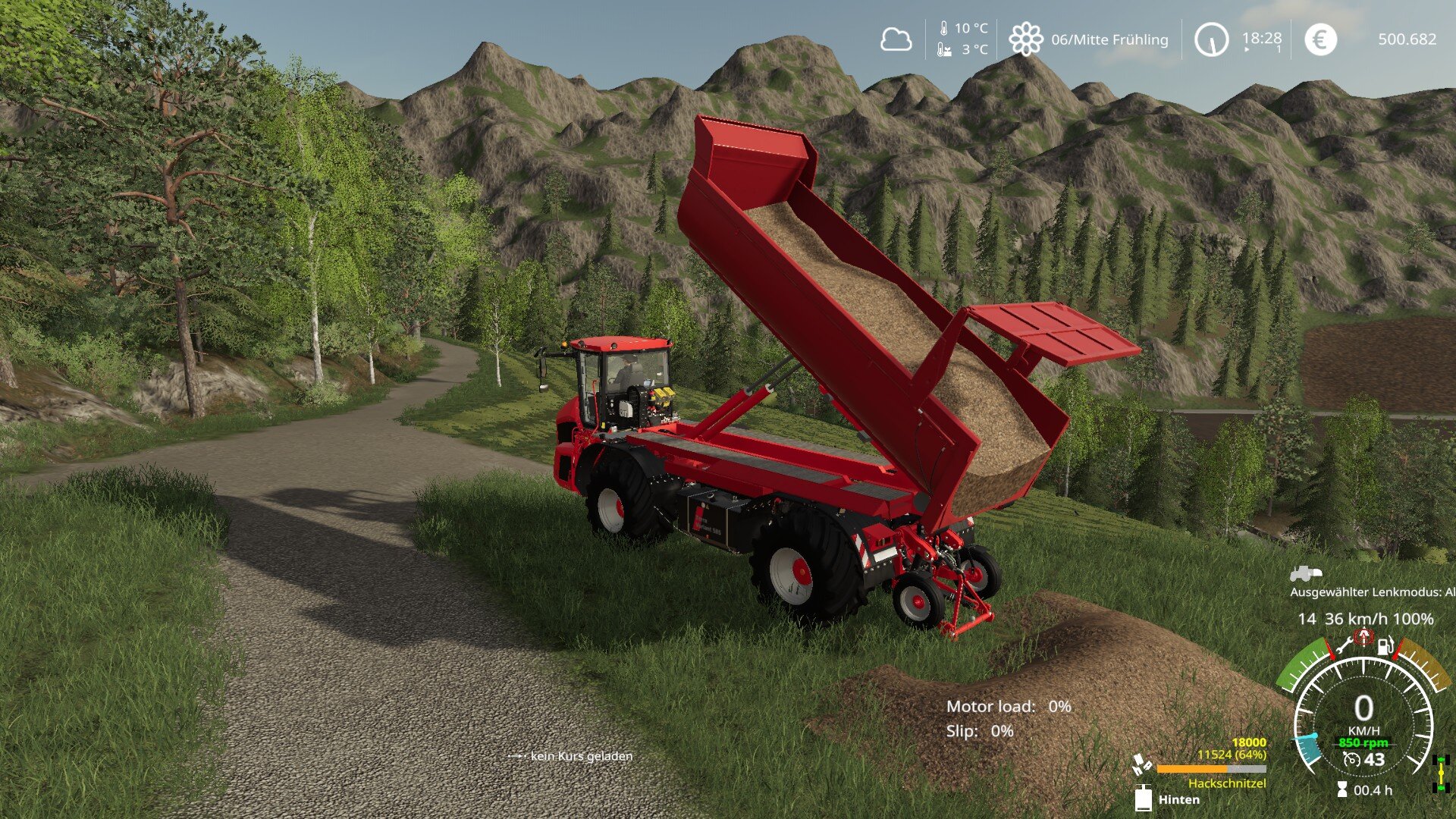
Task: Select the flower season icon
Action: [x=1025, y=39]
